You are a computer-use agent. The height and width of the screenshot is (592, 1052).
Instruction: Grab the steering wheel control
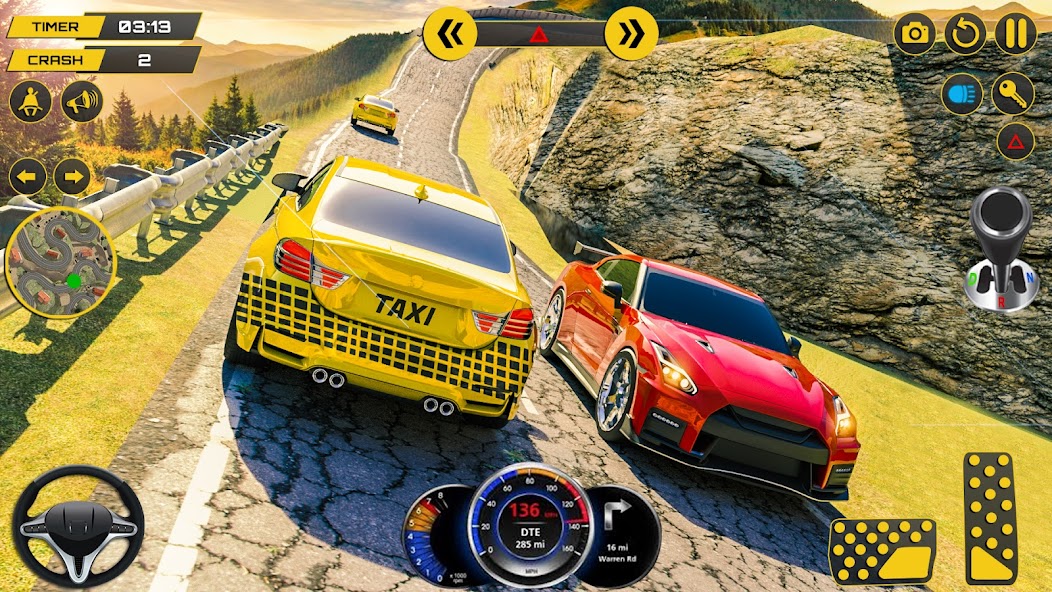pyautogui.click(x=78, y=526)
